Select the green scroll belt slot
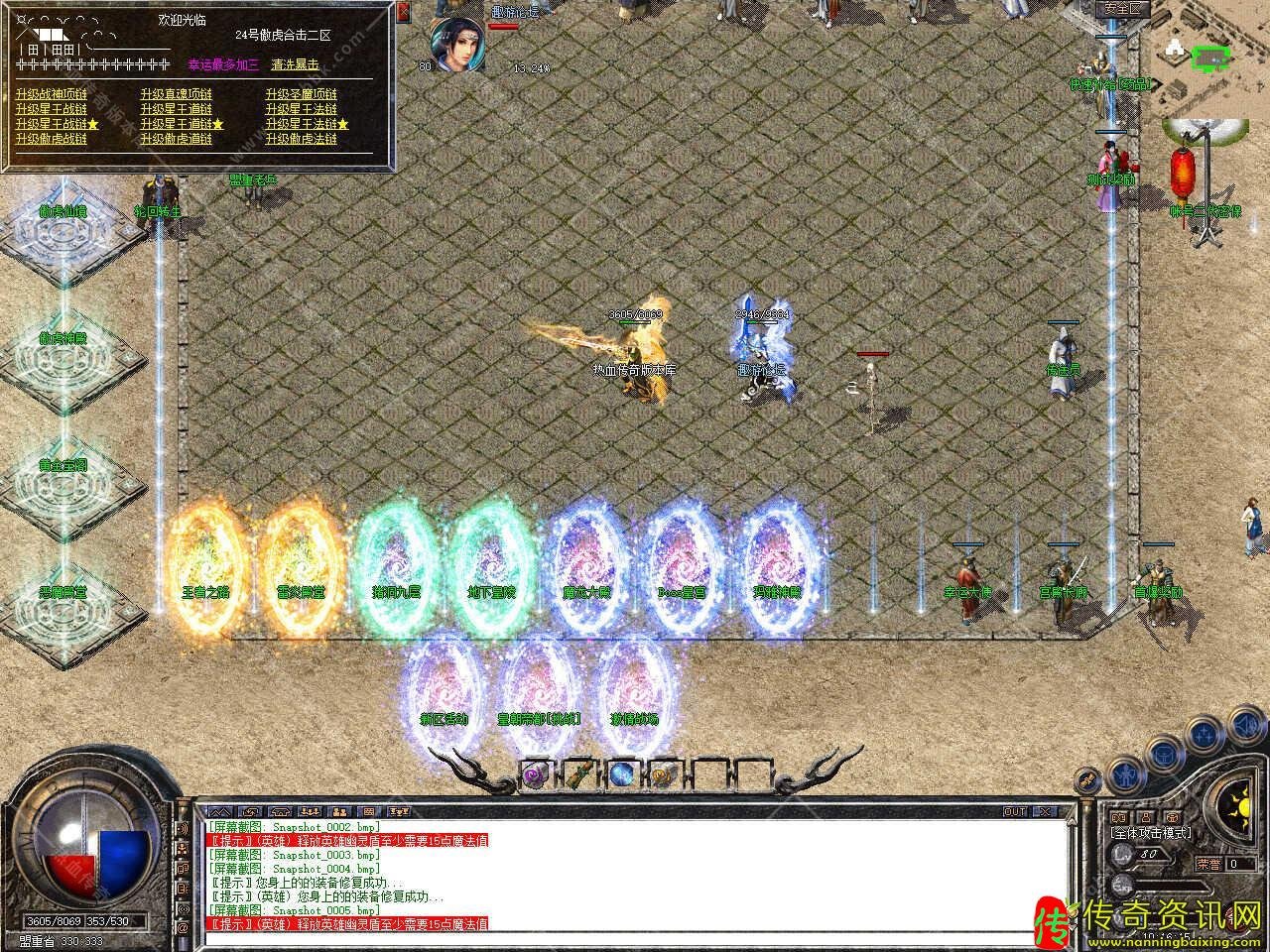The height and width of the screenshot is (952, 1270). [x=578, y=774]
